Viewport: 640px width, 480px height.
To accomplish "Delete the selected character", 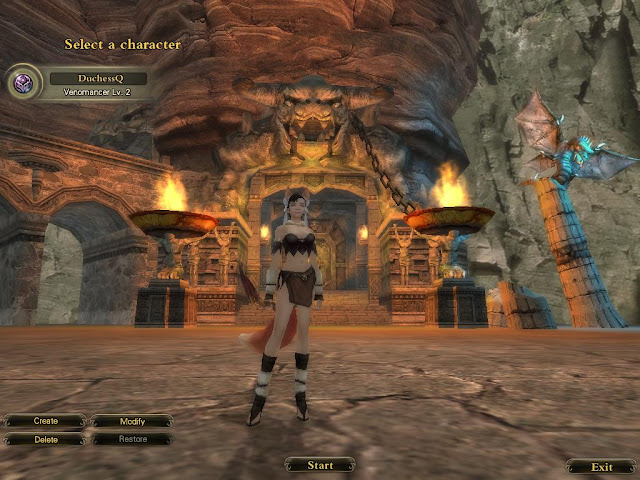I will (45, 439).
